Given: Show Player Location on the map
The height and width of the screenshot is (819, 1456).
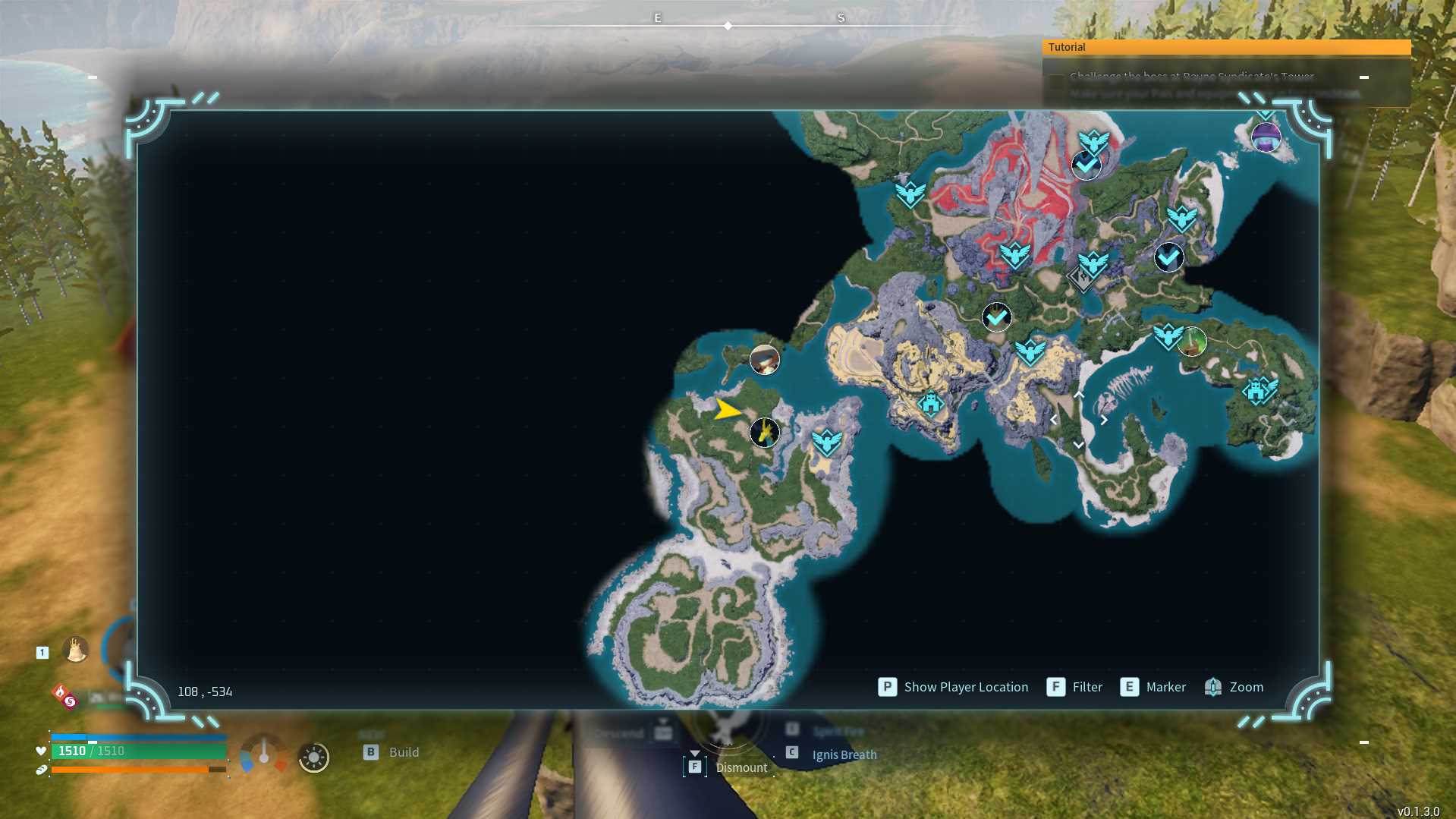Looking at the screenshot, I should click(954, 687).
